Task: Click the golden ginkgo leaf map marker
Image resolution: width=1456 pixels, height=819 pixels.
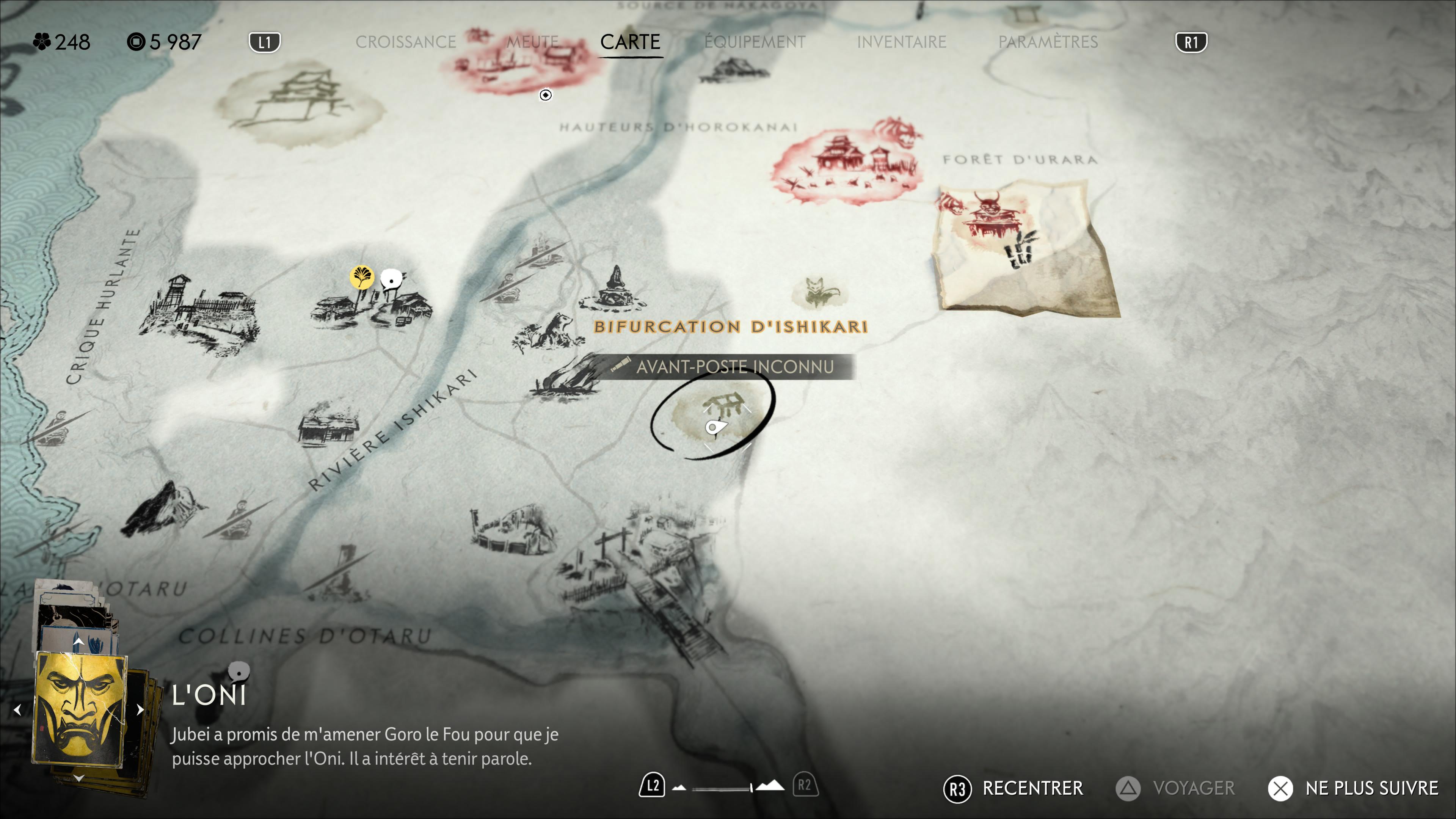Action: tap(361, 277)
